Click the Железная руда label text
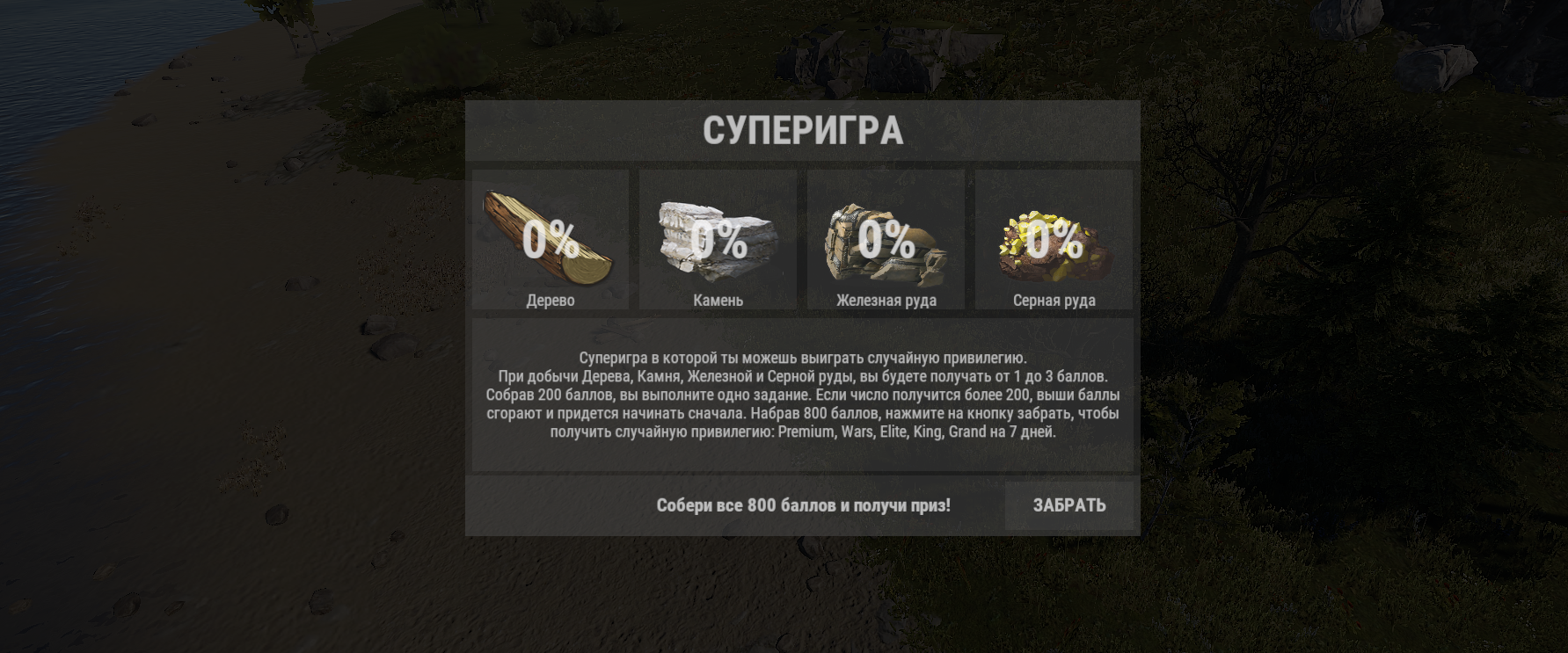The width and height of the screenshot is (1568, 653). [x=886, y=300]
